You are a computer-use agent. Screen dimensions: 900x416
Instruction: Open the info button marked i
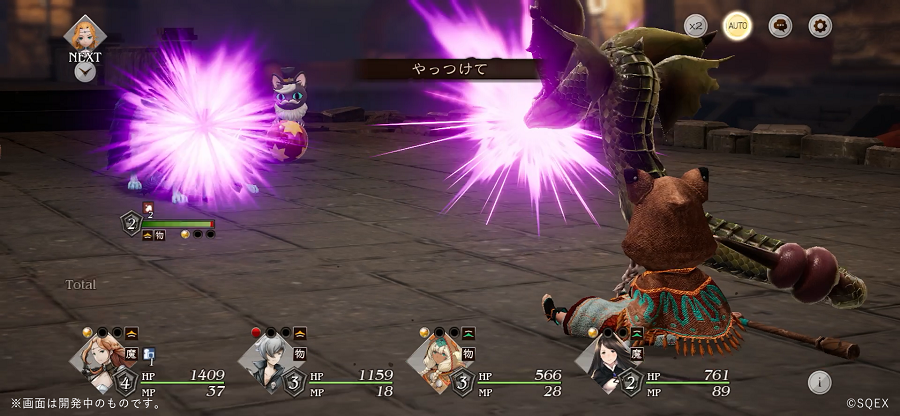click(x=818, y=381)
